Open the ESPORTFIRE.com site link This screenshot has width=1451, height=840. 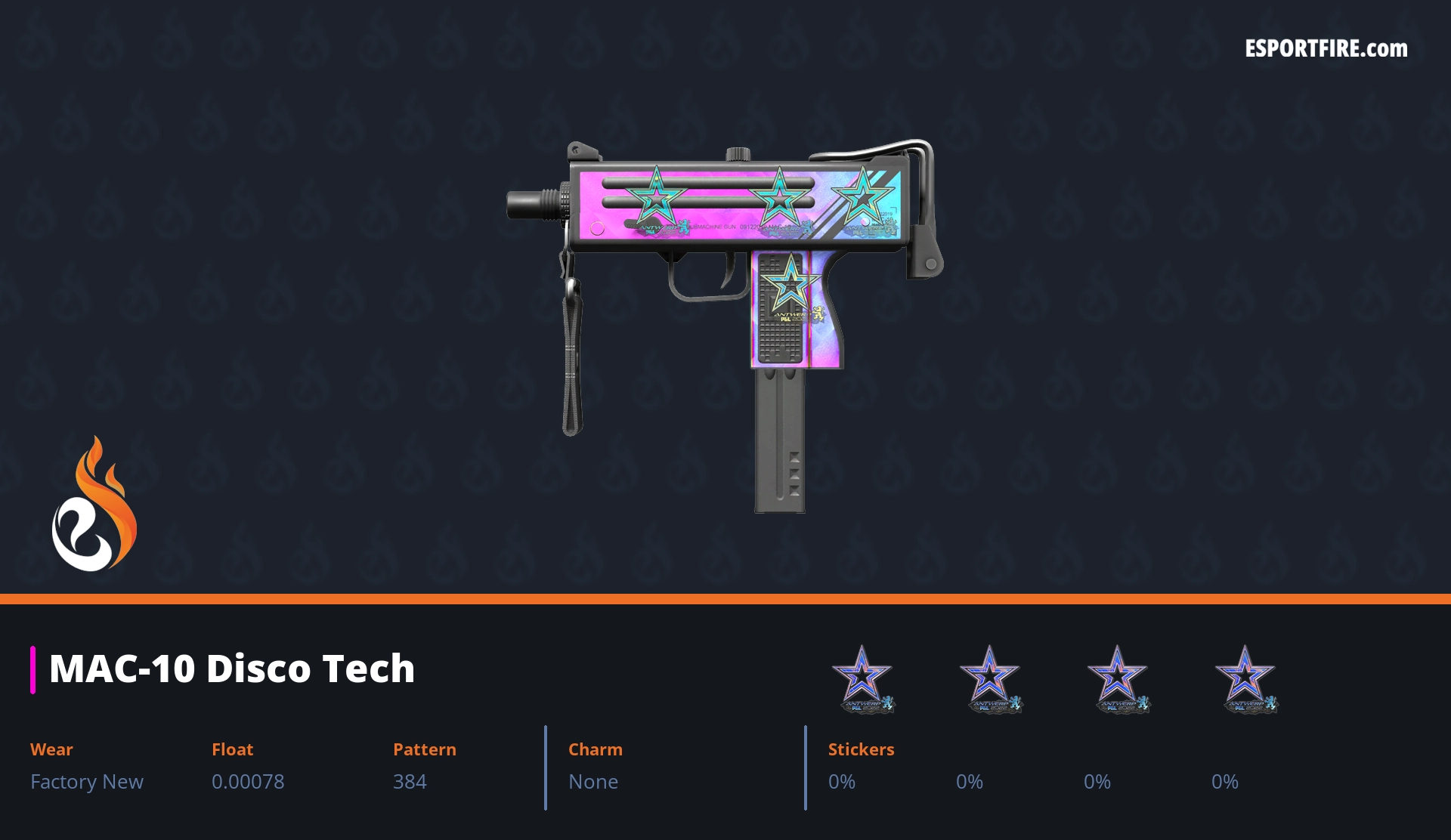tap(1326, 49)
